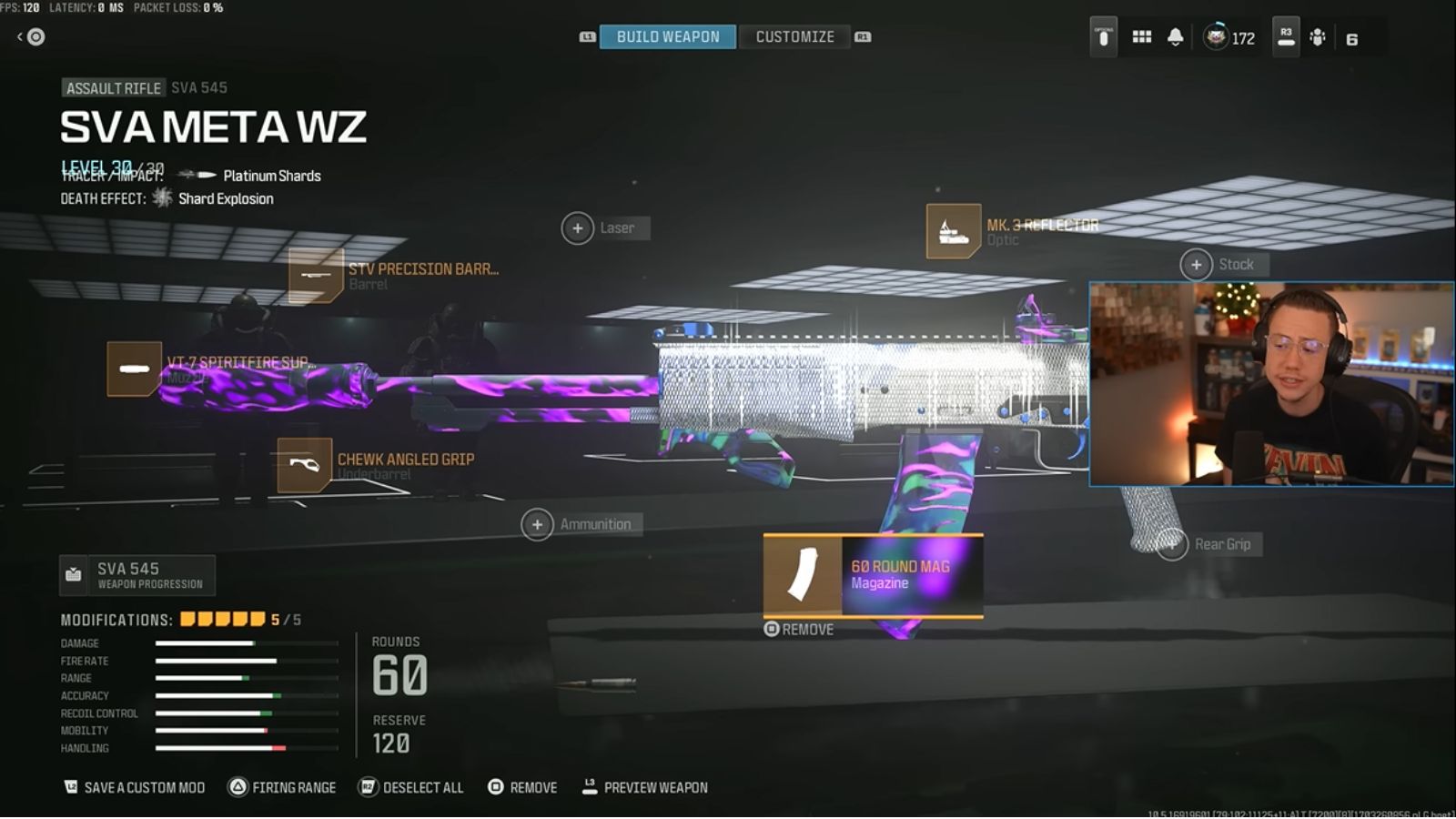Expand the Stock attachment slot
This screenshot has height=819, width=1456.
[1197, 264]
